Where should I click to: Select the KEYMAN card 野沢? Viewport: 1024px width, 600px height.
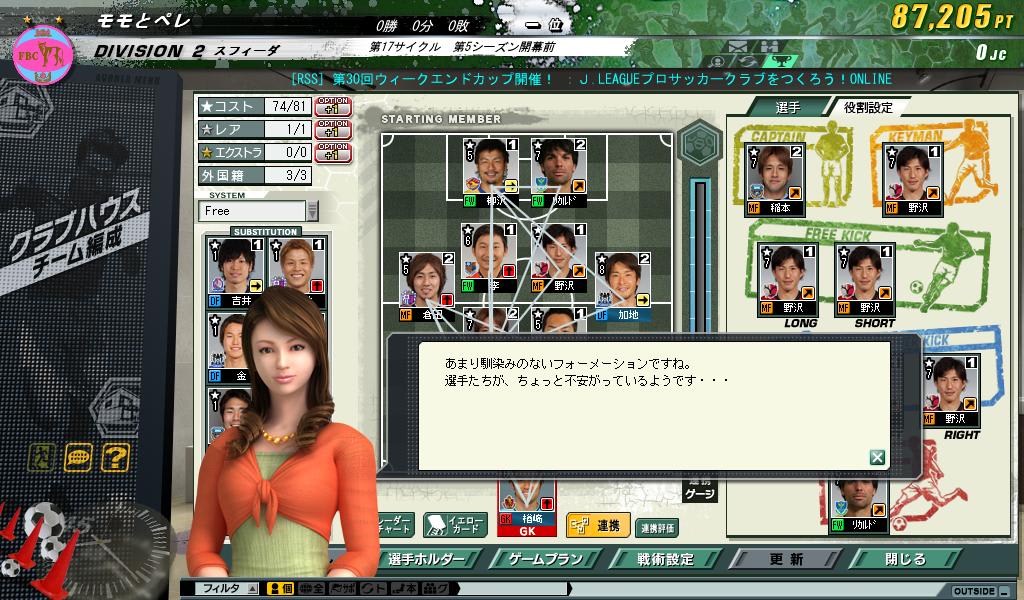pos(913,180)
